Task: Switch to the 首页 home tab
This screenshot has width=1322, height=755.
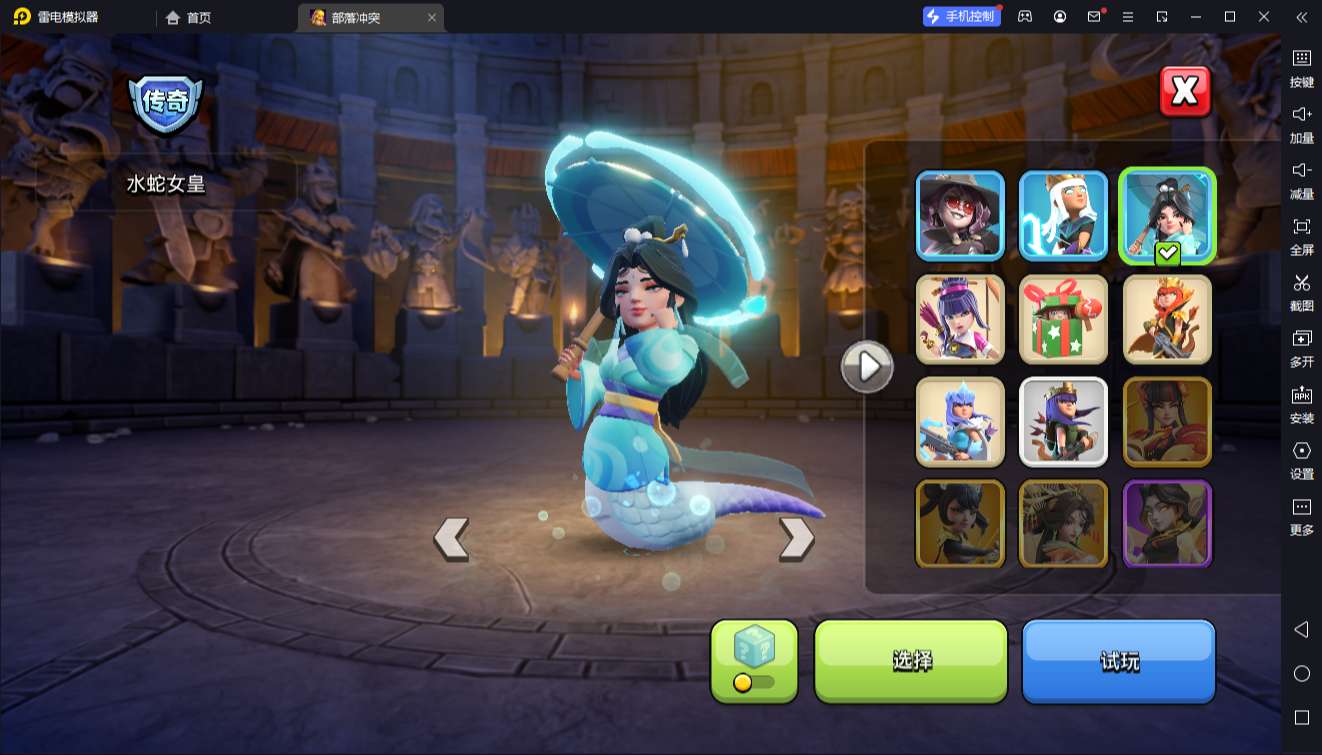Action: point(189,18)
